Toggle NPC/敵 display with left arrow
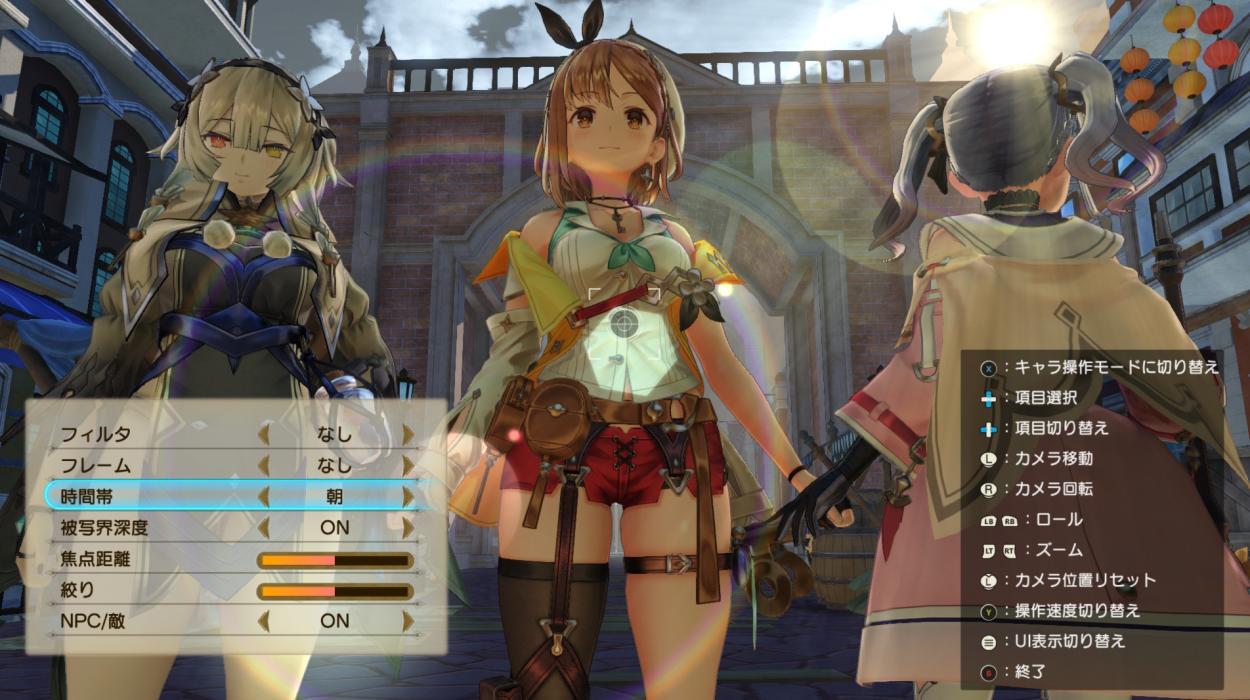Image resolution: width=1250 pixels, height=700 pixels. click(263, 621)
